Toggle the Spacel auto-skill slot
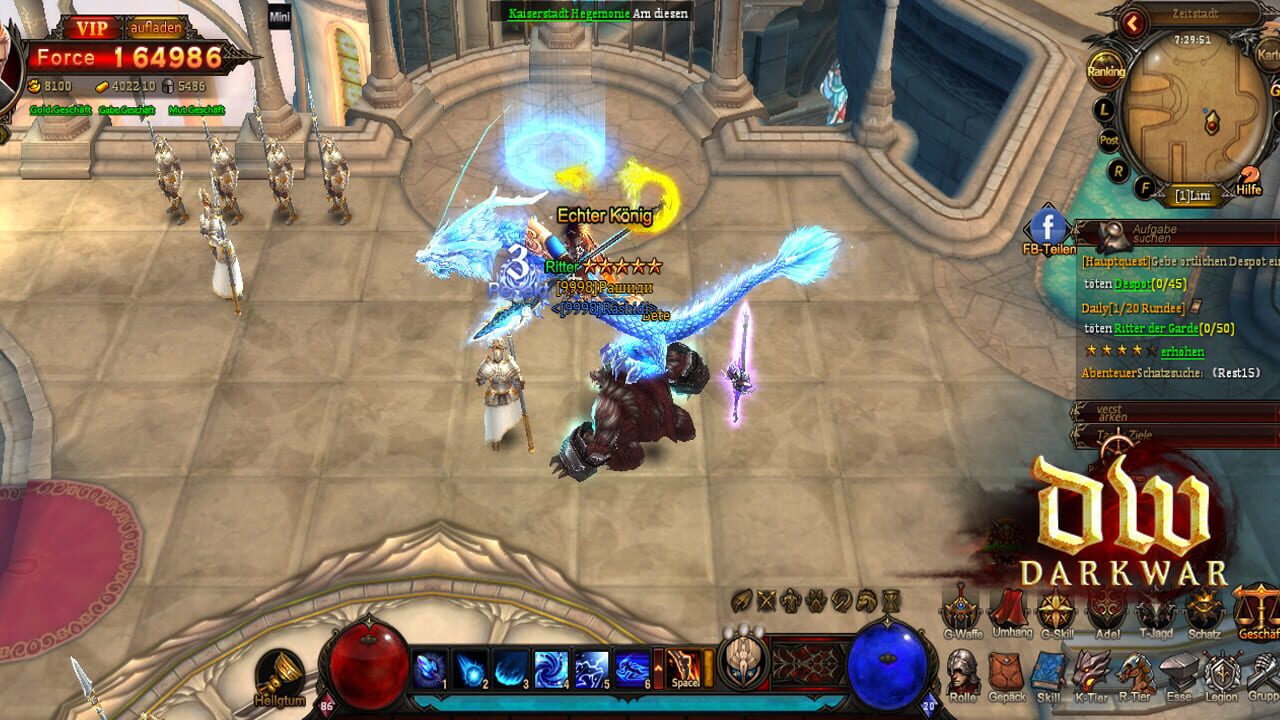Screen dimensions: 1280x720 point(682,670)
